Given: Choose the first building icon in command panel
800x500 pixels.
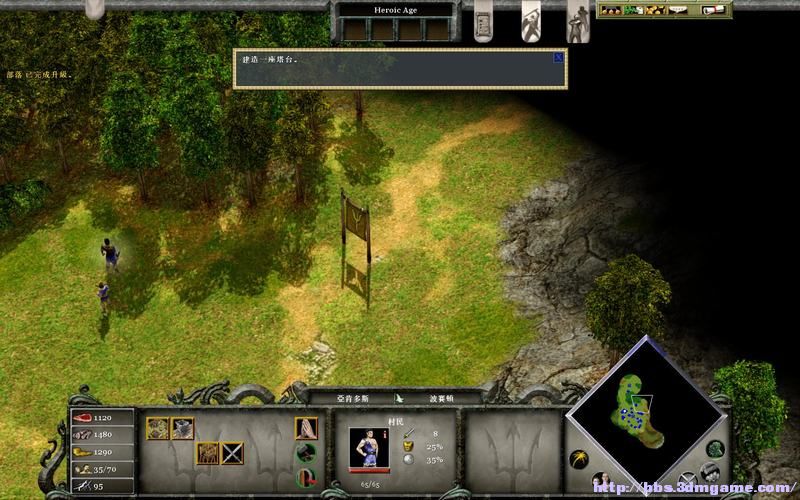Looking at the screenshot, I should (x=158, y=428).
